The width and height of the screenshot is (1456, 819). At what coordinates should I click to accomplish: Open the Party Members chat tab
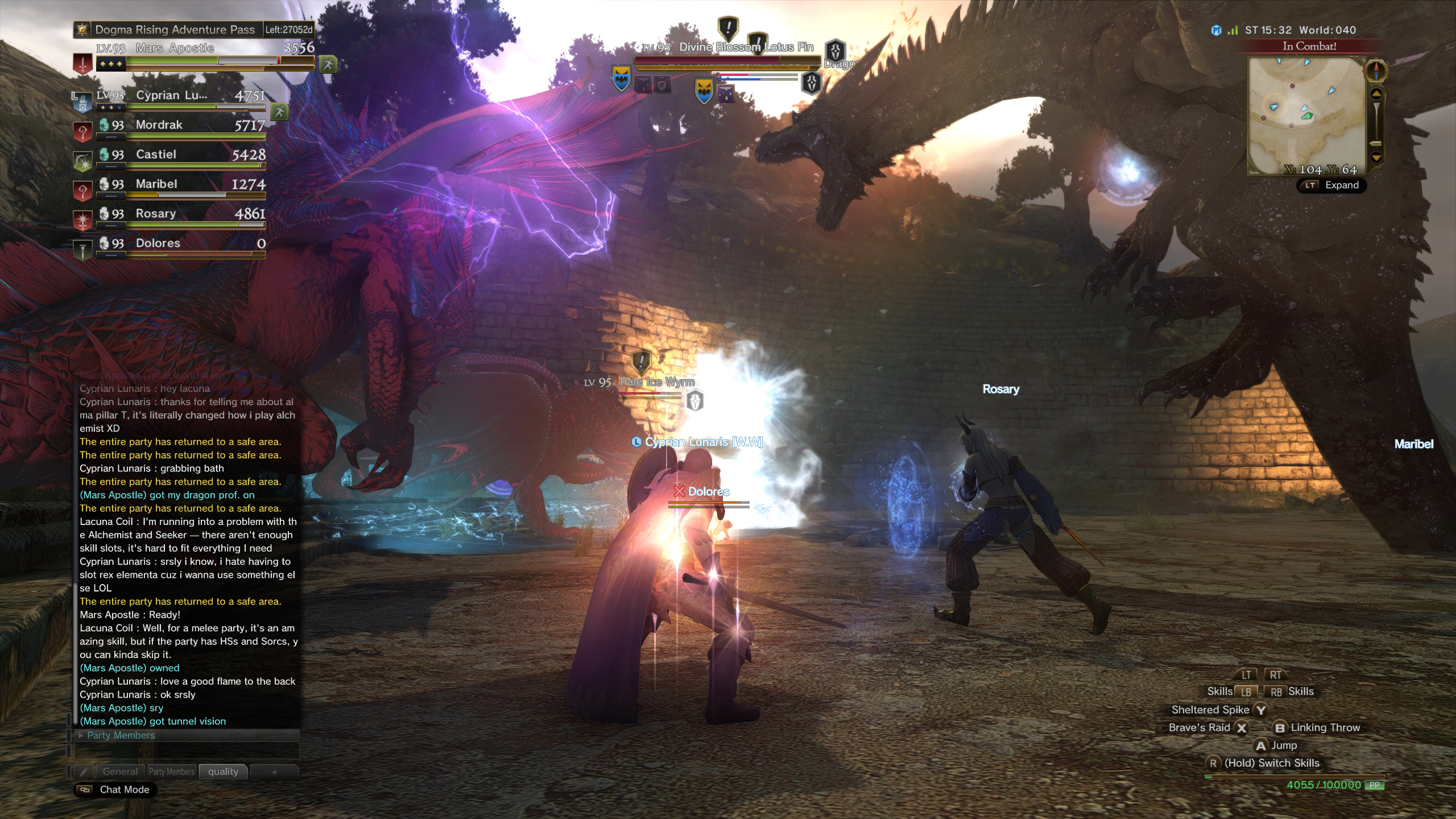coord(172,771)
